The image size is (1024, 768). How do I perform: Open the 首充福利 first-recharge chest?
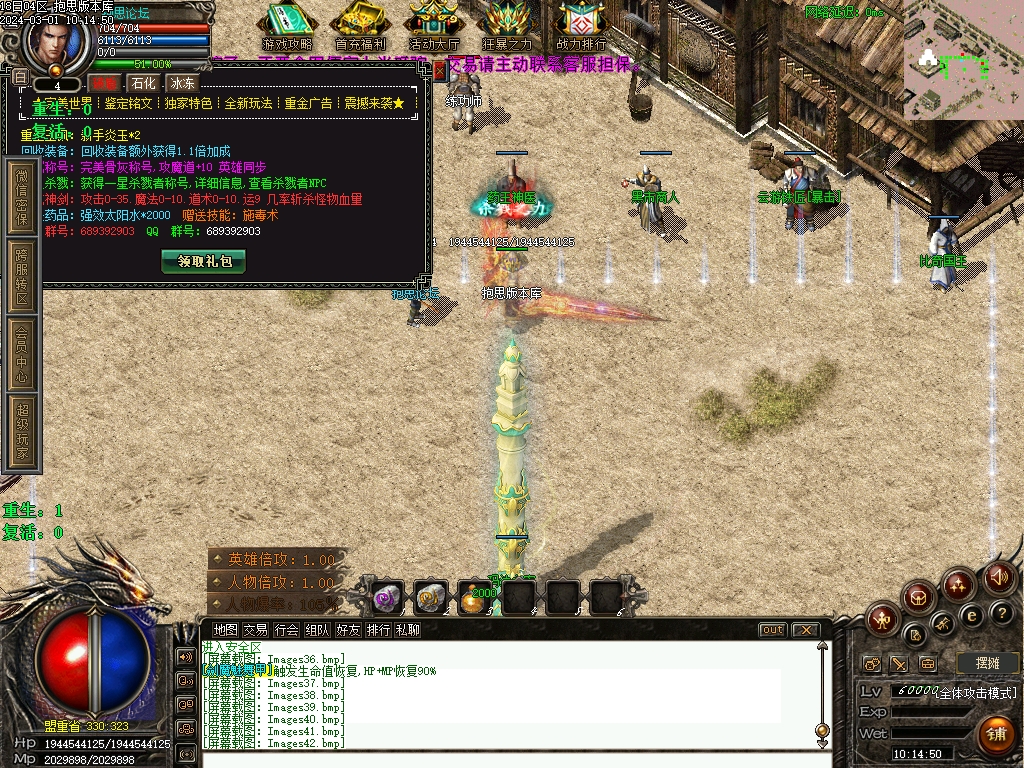pos(361,27)
